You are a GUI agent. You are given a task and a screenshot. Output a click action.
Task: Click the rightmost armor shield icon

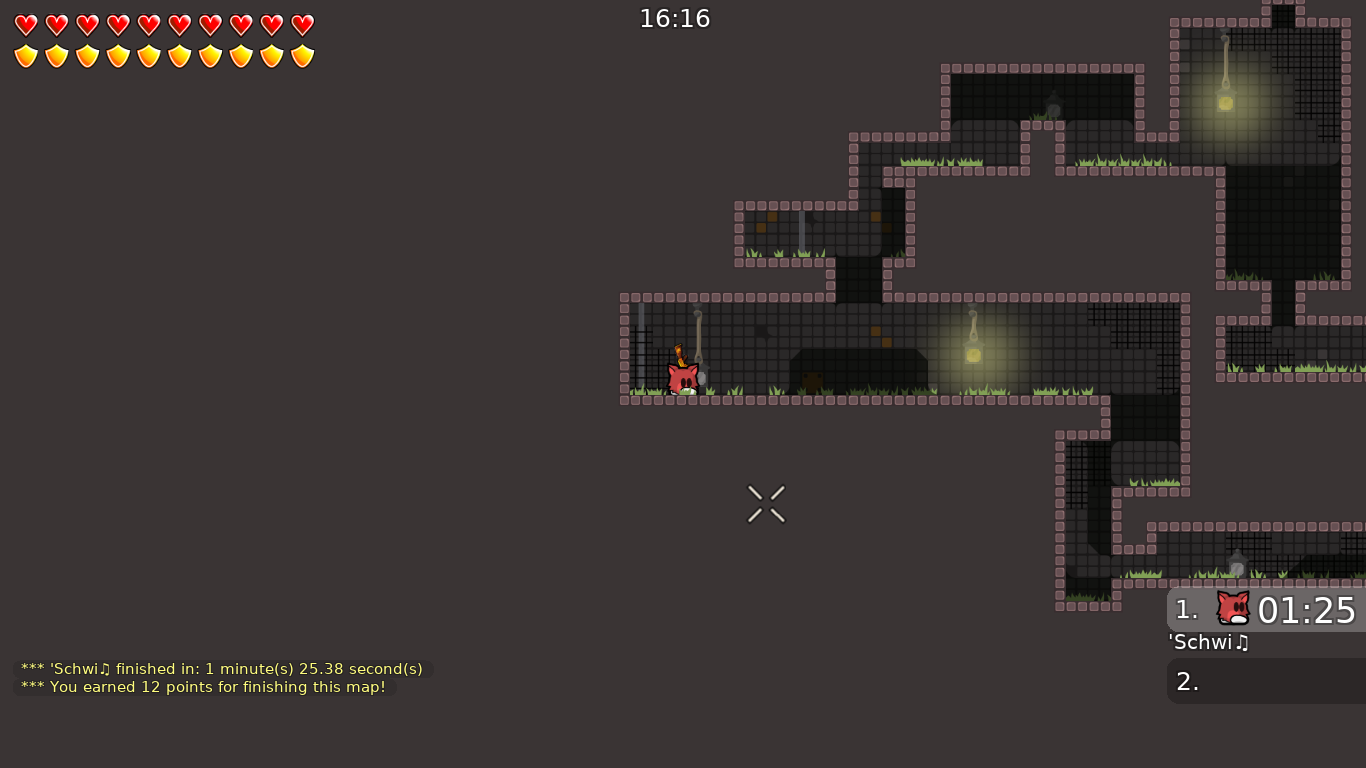click(x=301, y=55)
